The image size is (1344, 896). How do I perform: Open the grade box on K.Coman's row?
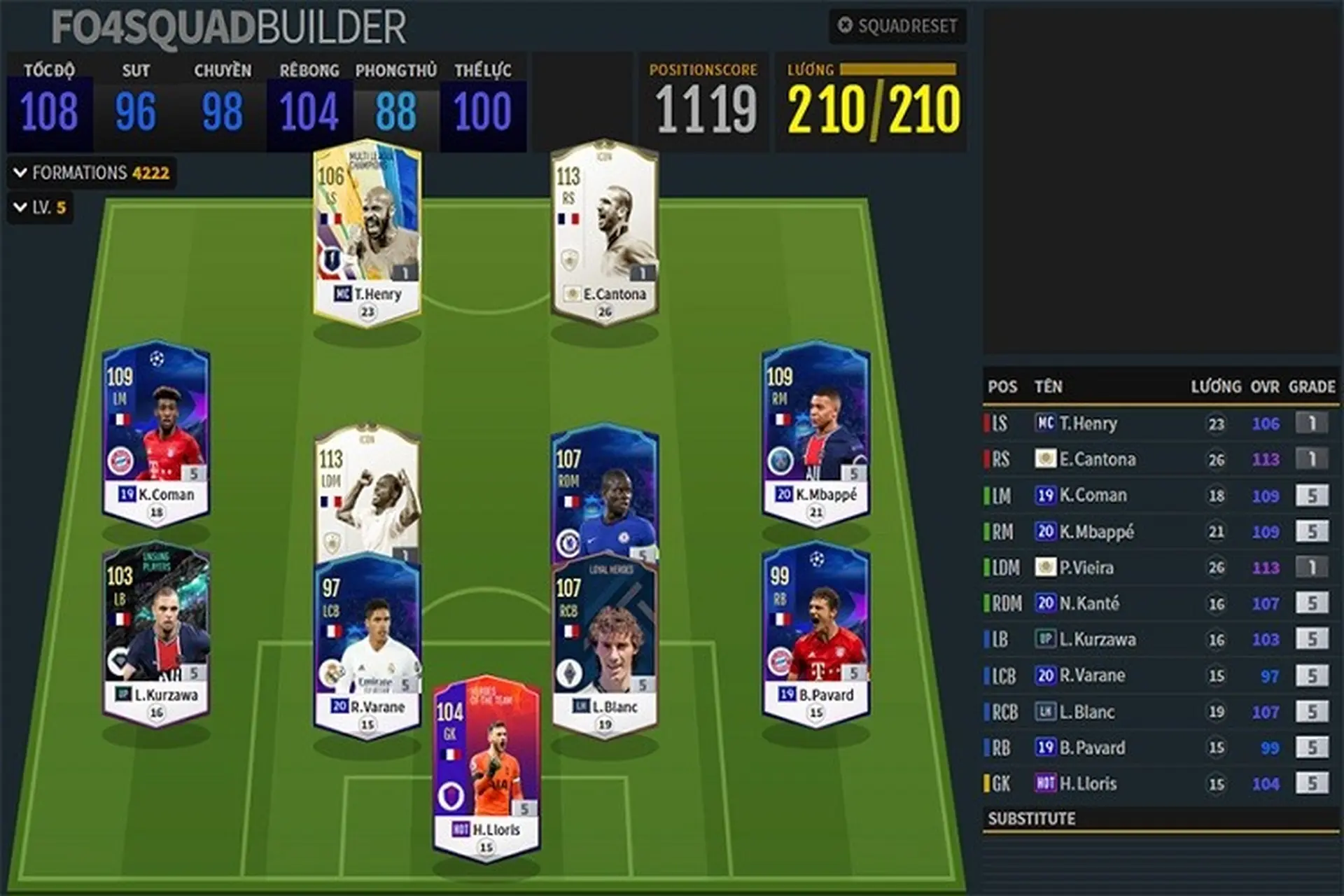click(x=1311, y=496)
